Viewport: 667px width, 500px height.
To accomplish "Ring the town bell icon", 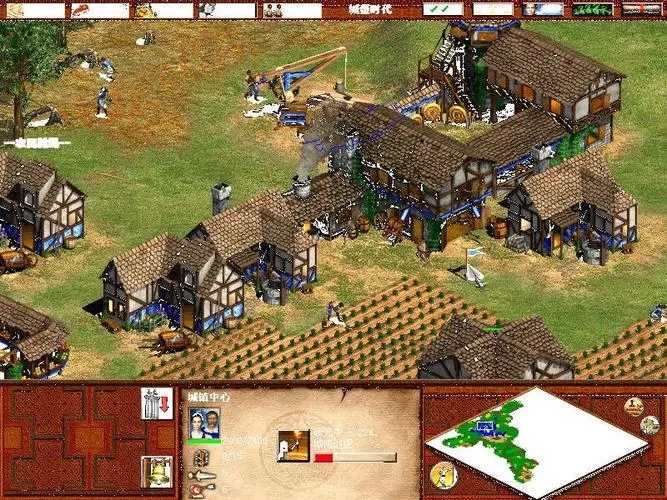I will click(x=156, y=470).
